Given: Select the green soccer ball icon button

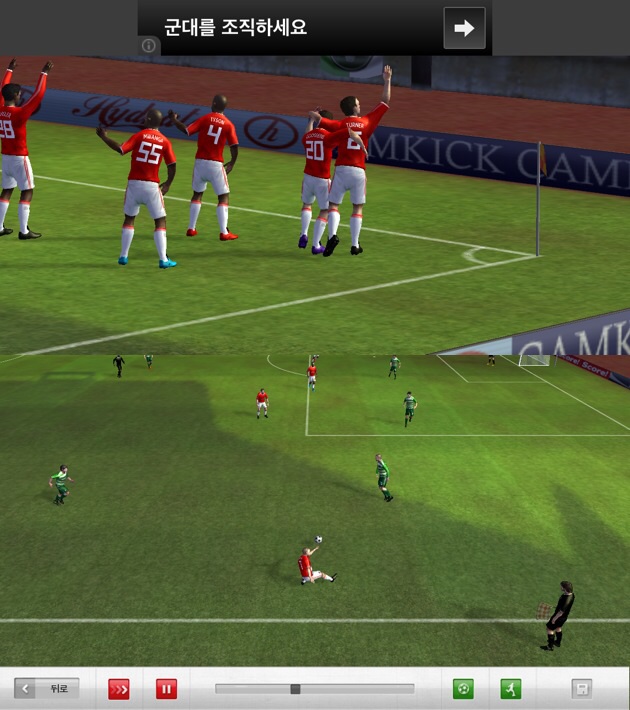Looking at the screenshot, I should (463, 689).
